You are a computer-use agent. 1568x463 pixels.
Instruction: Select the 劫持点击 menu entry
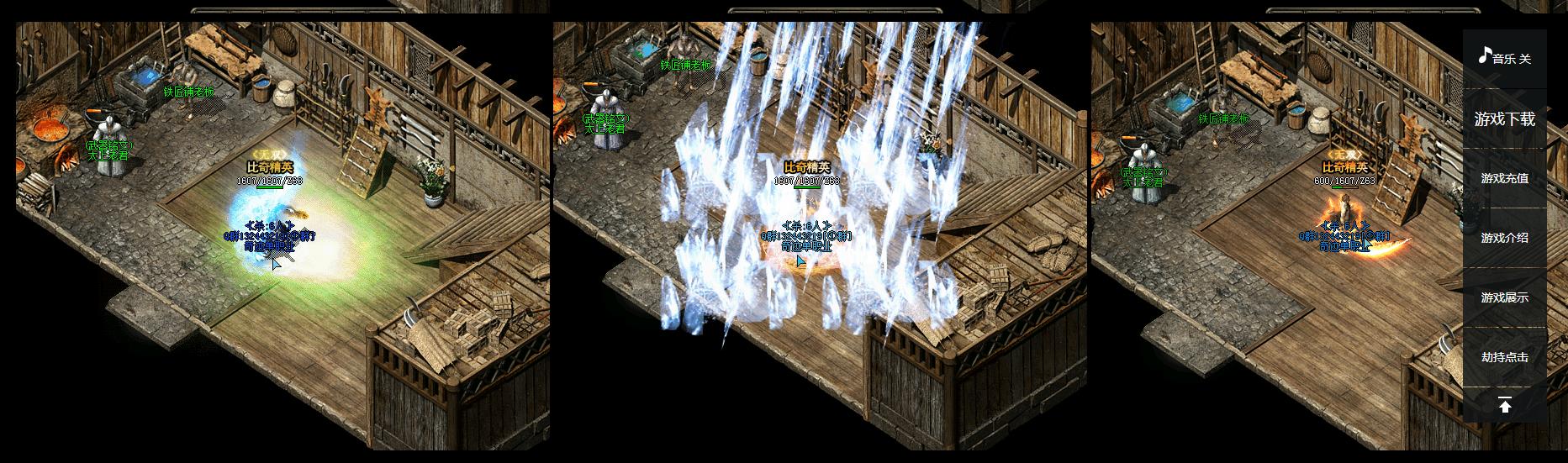point(1504,357)
